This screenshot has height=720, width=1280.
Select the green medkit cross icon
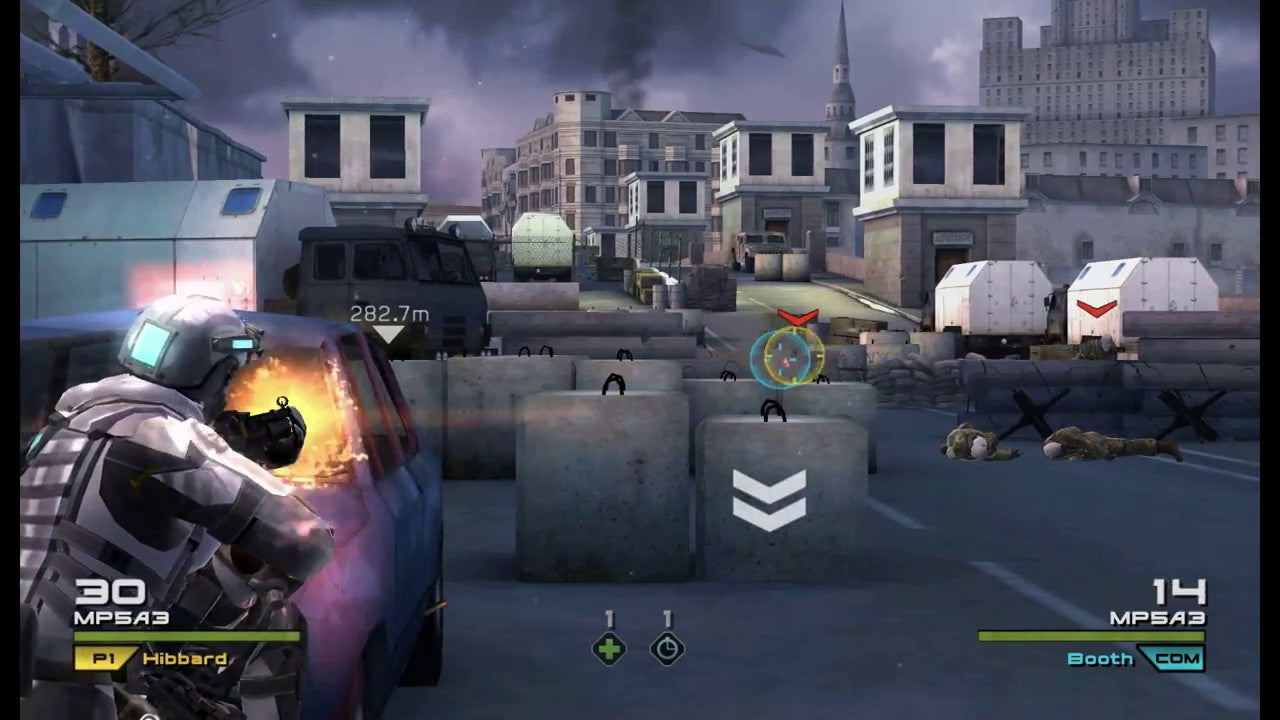click(x=609, y=650)
